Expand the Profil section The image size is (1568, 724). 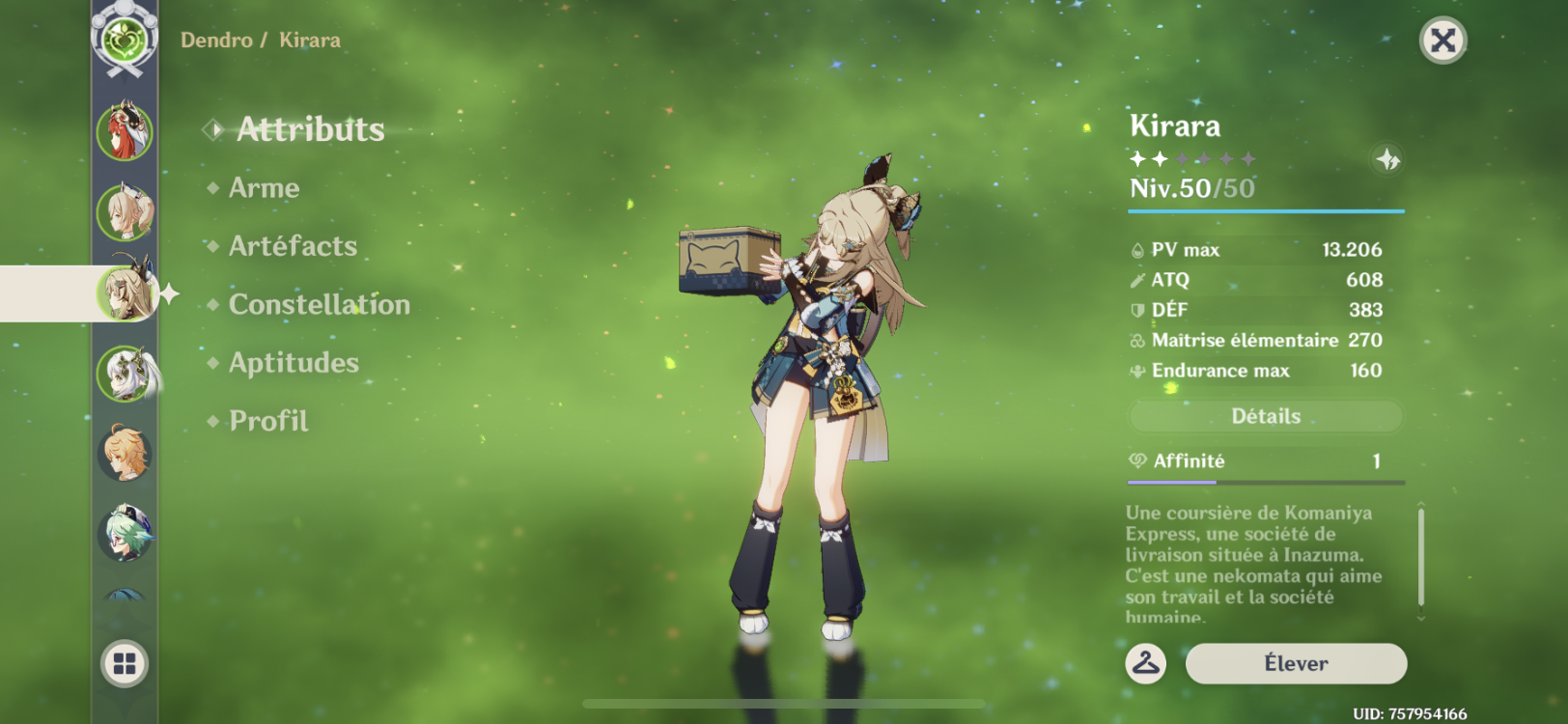pyautogui.click(x=266, y=422)
